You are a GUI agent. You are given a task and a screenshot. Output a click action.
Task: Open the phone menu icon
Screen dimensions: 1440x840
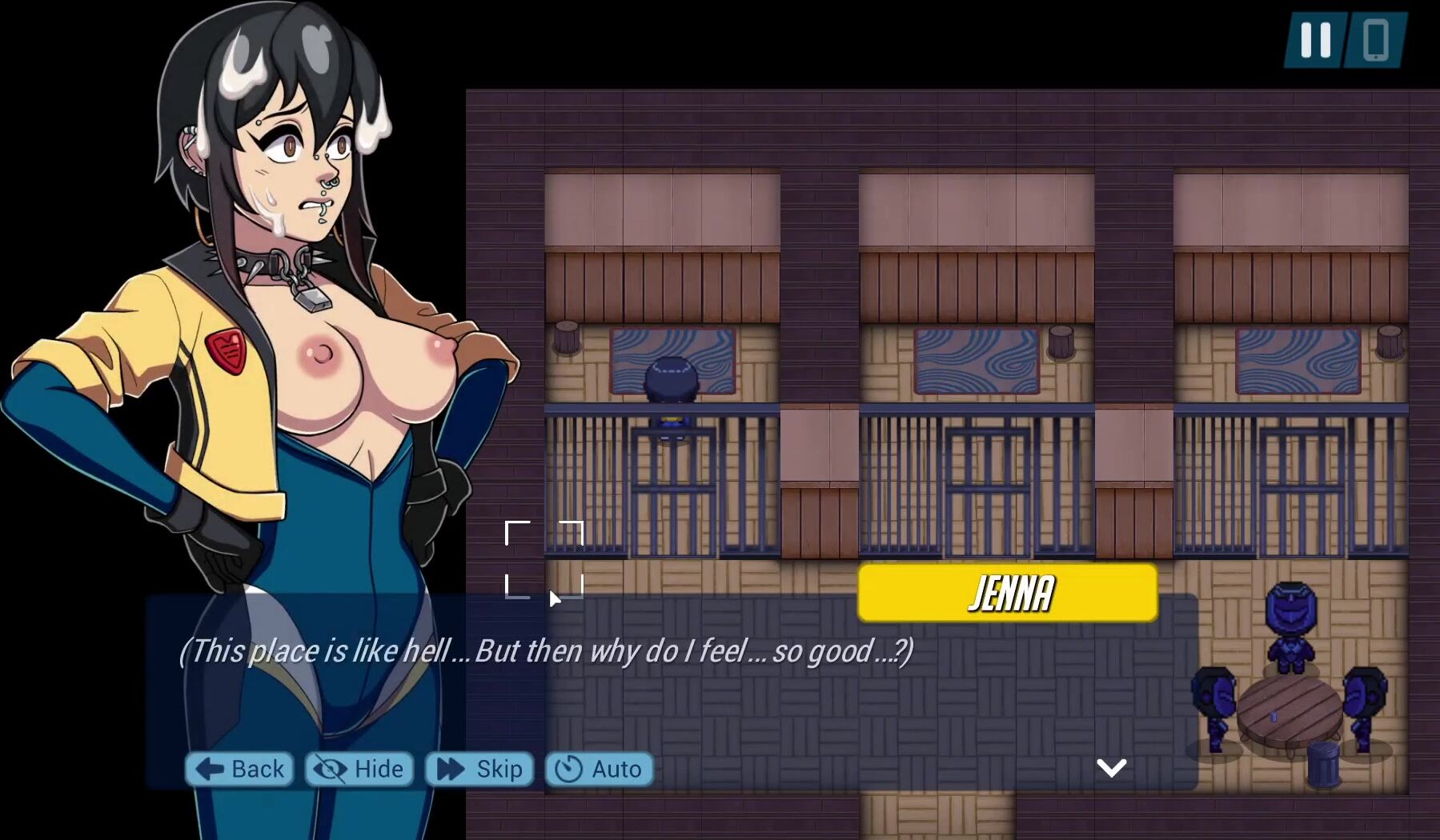tap(1375, 39)
